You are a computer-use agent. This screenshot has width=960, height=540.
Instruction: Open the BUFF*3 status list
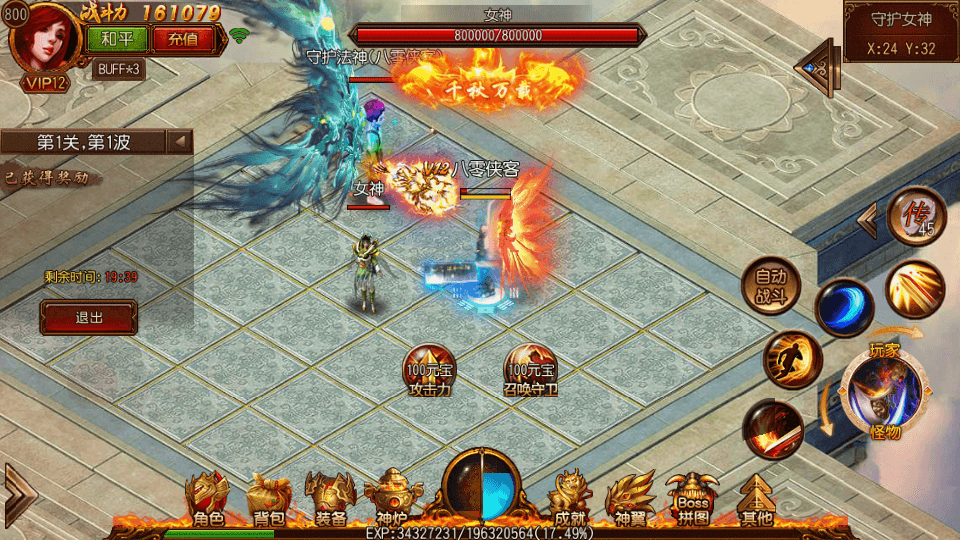click(x=119, y=69)
